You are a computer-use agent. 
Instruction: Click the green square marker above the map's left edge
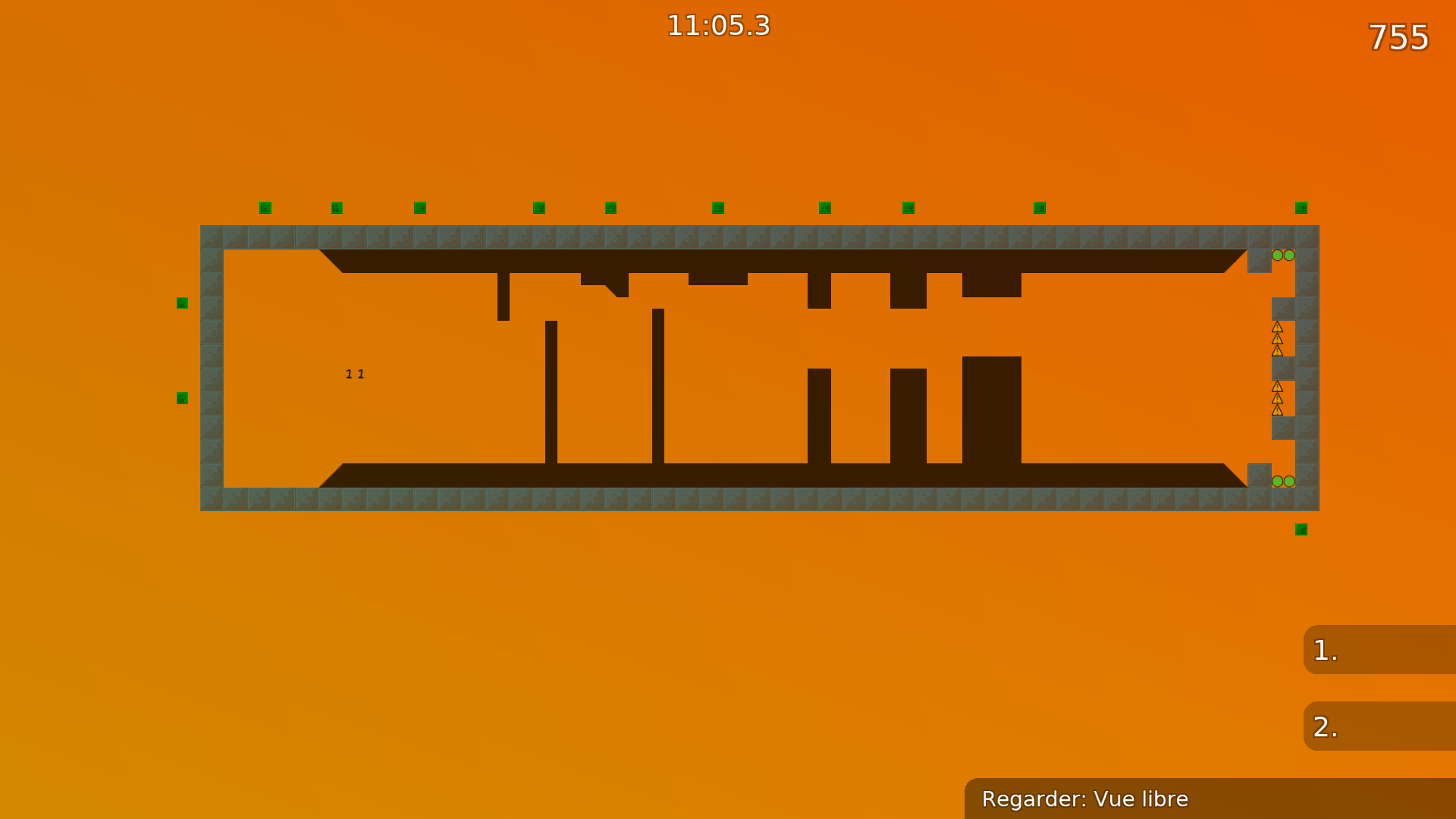pyautogui.click(x=181, y=302)
